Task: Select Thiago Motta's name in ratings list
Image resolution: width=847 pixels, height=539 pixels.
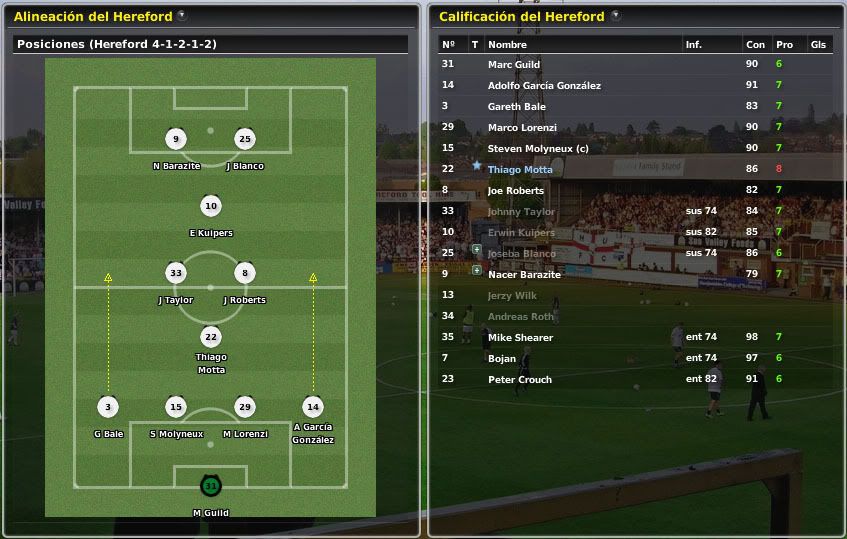Action: (520, 170)
